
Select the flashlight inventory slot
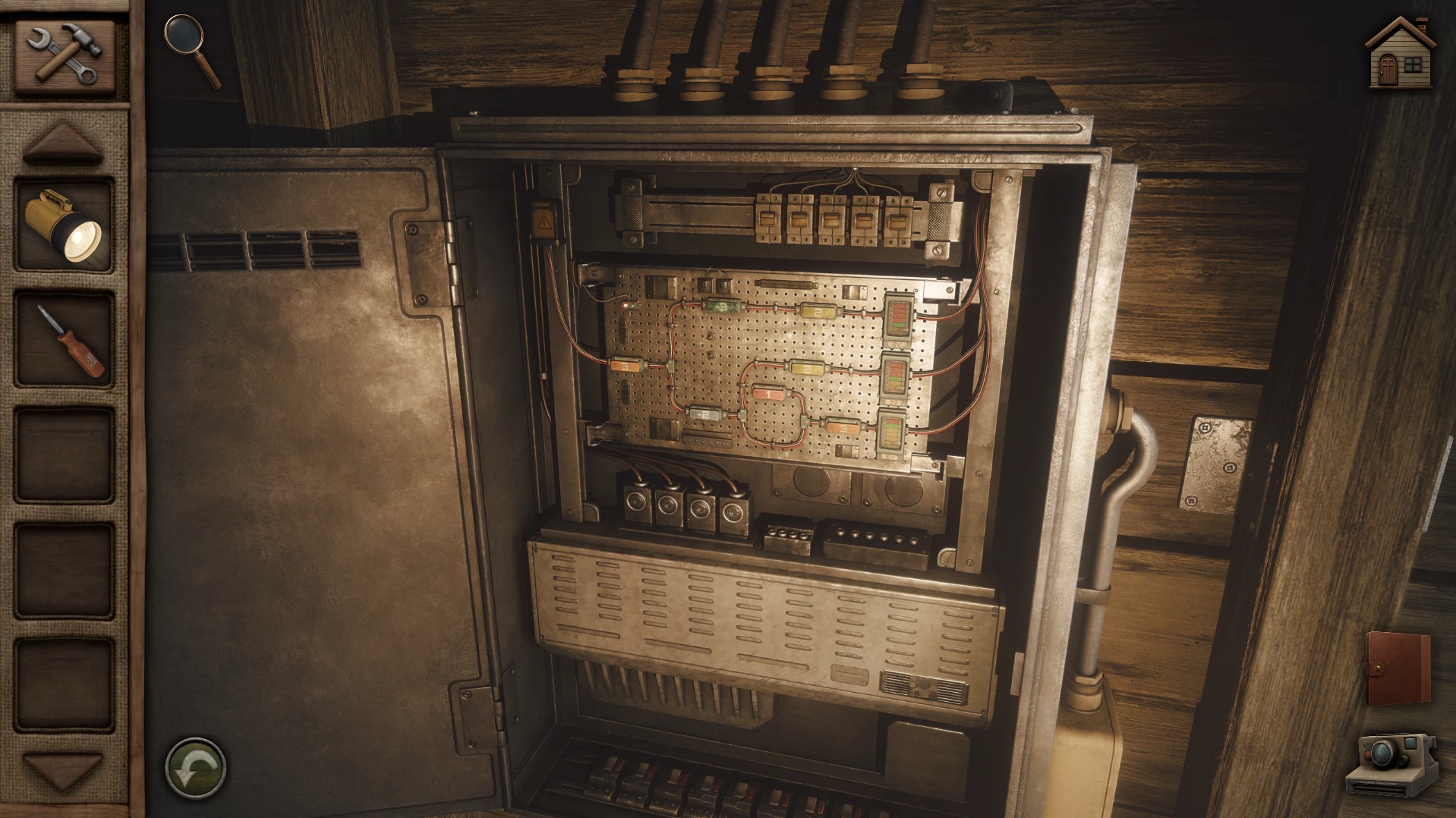64,225
